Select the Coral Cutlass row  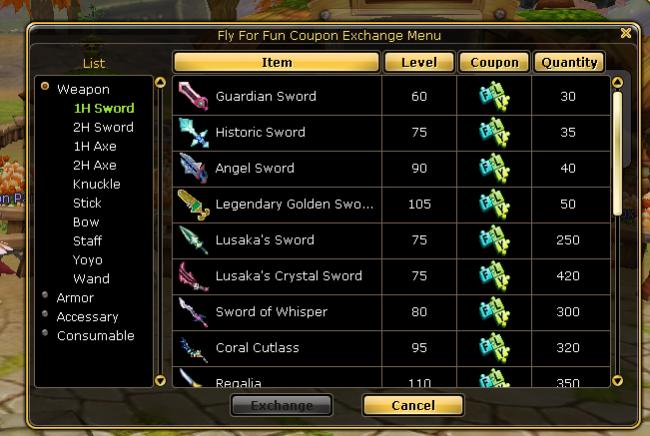257,348
